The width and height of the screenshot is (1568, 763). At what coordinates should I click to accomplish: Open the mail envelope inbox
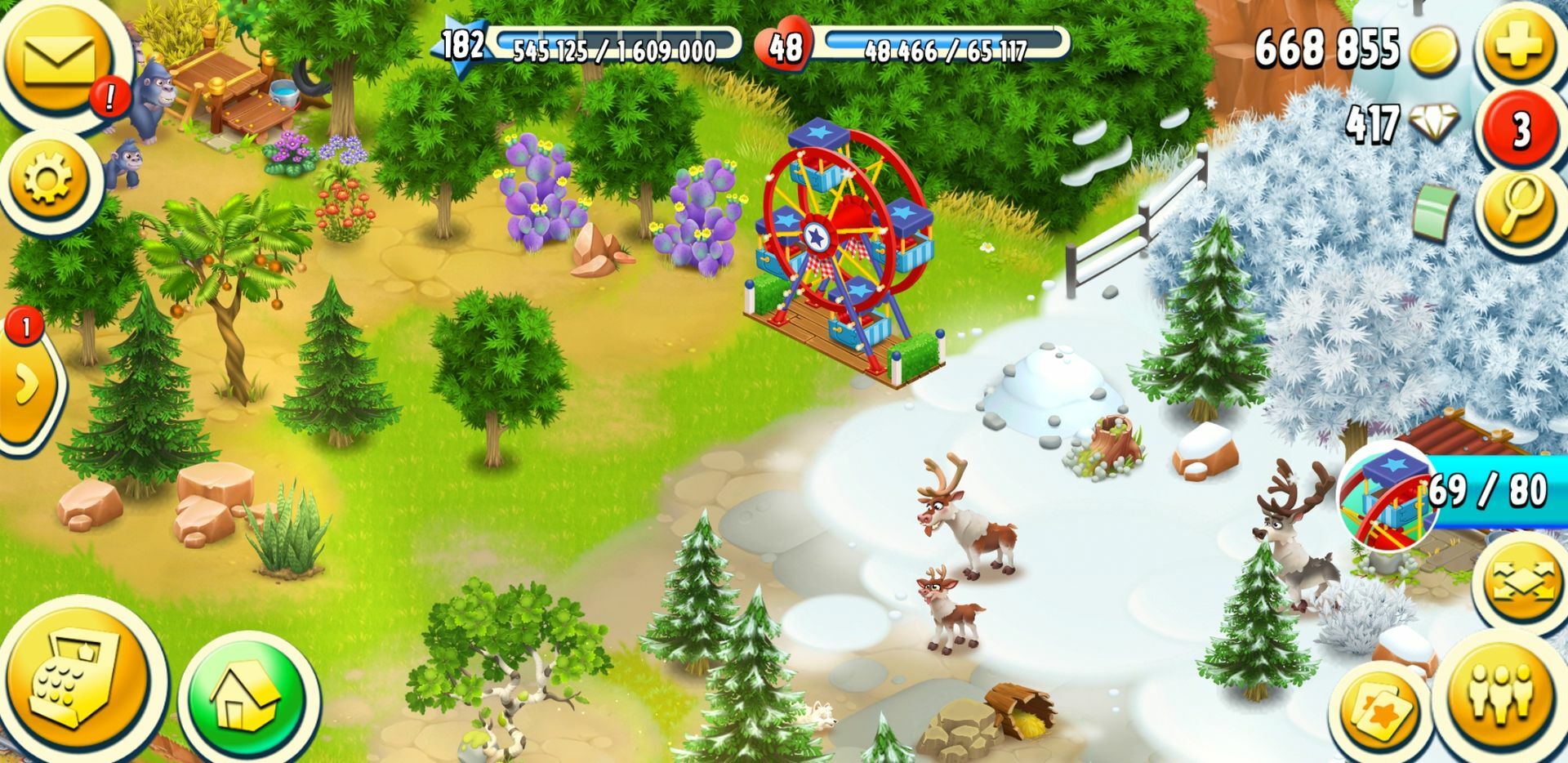point(59,59)
